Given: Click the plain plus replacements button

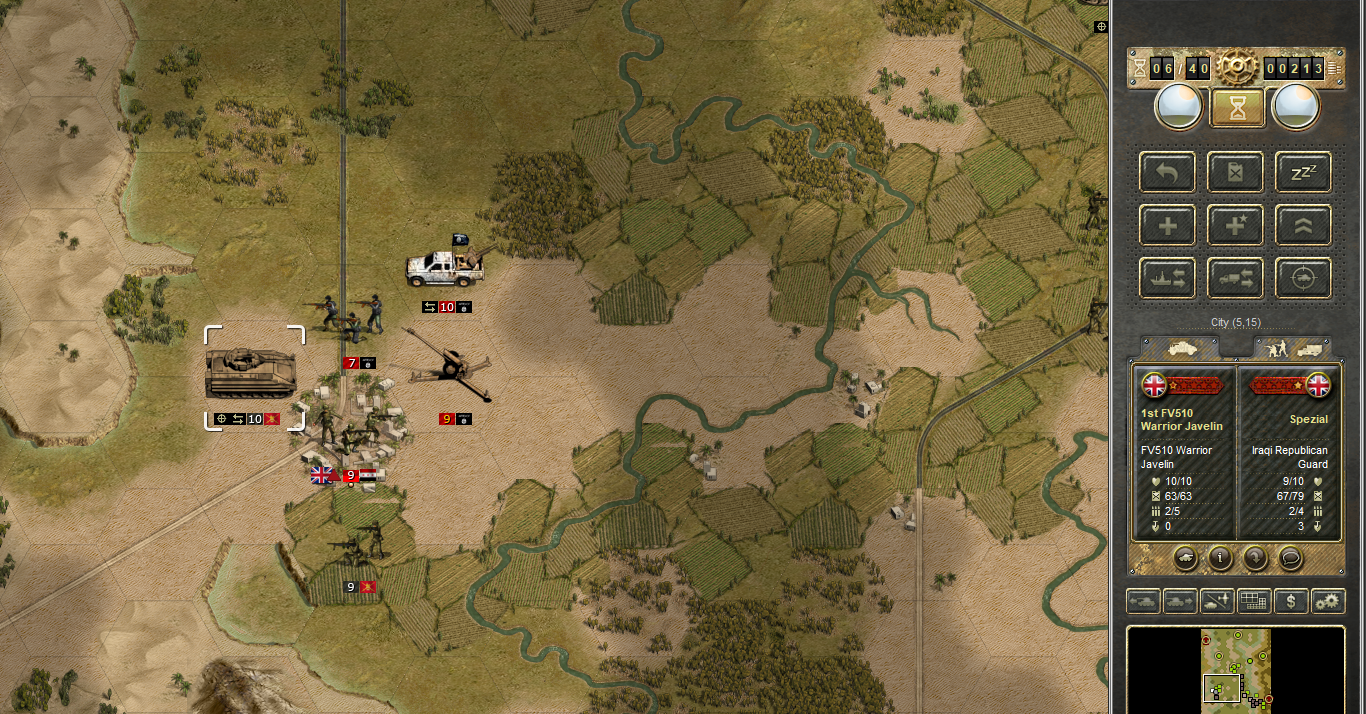Looking at the screenshot, I should click(1167, 225).
